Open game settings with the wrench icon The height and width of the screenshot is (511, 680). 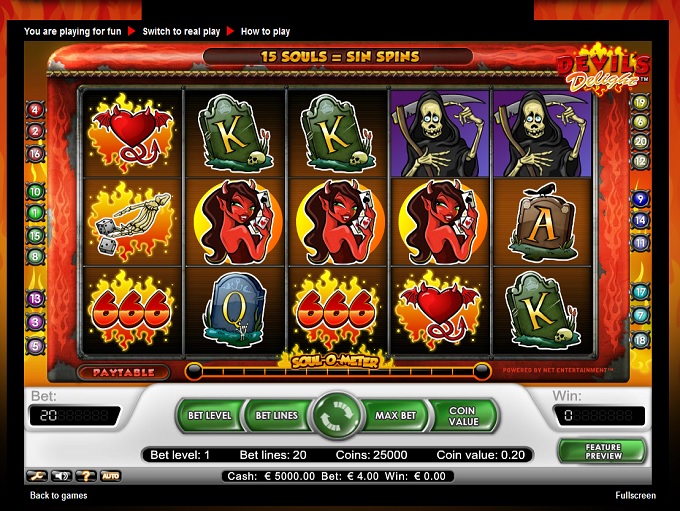tap(35, 476)
